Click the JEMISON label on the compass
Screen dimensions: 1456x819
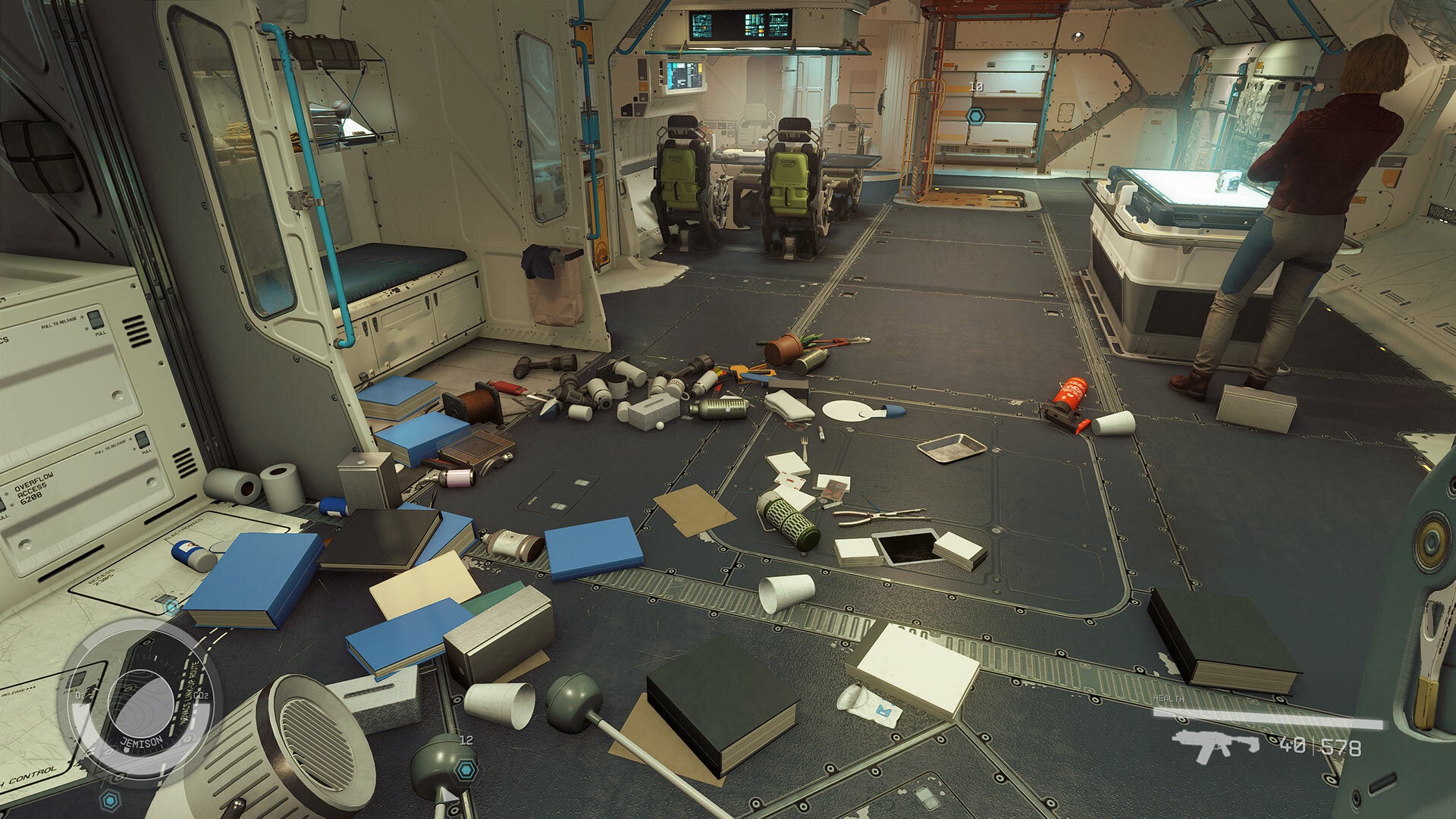141,742
